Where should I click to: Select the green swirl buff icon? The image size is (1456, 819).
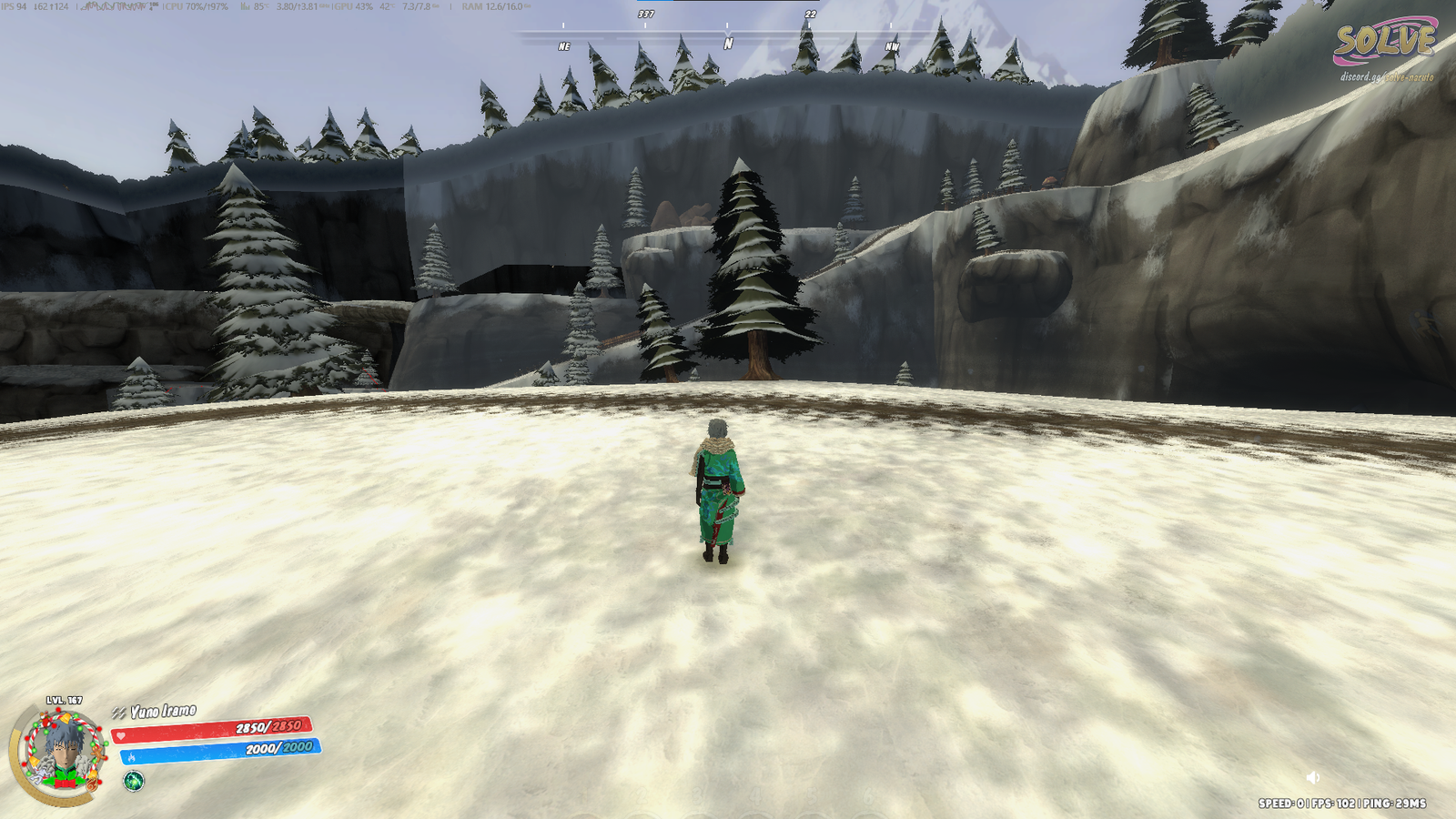click(x=134, y=781)
